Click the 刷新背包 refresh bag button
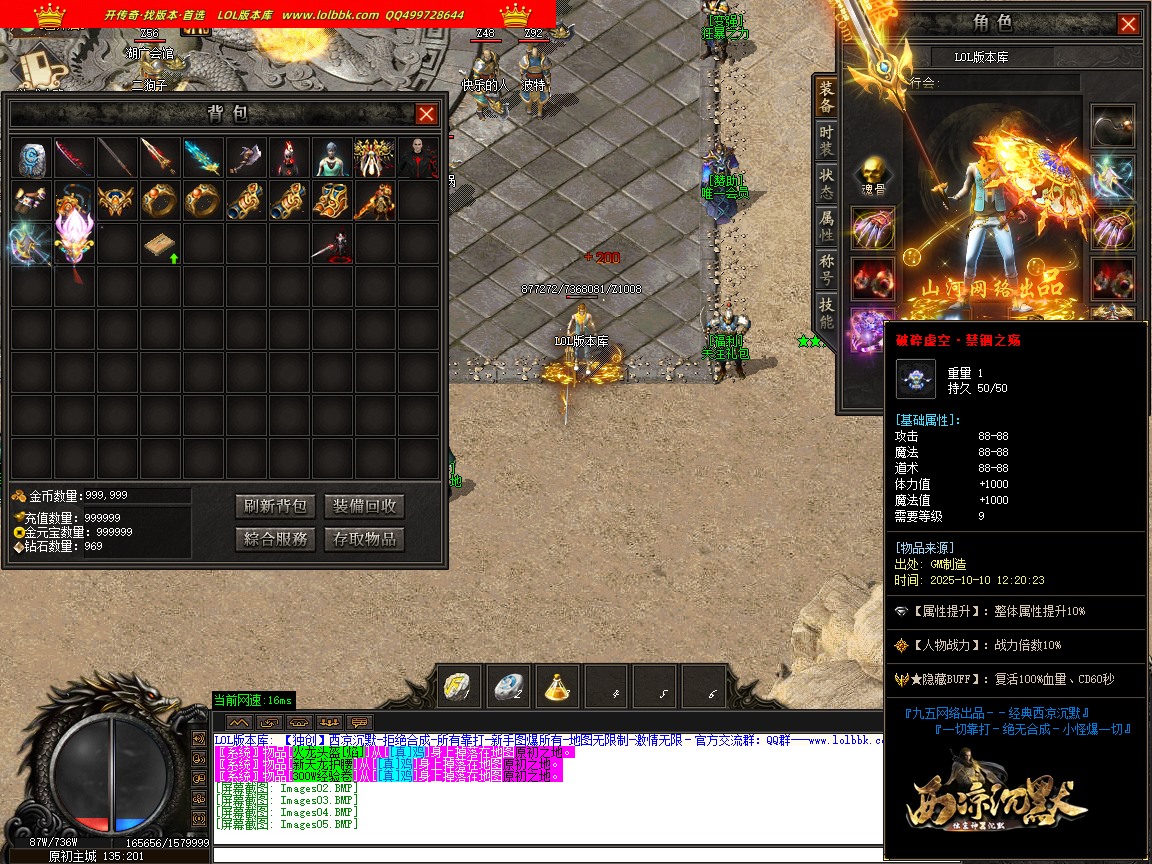The image size is (1152, 864). click(276, 506)
